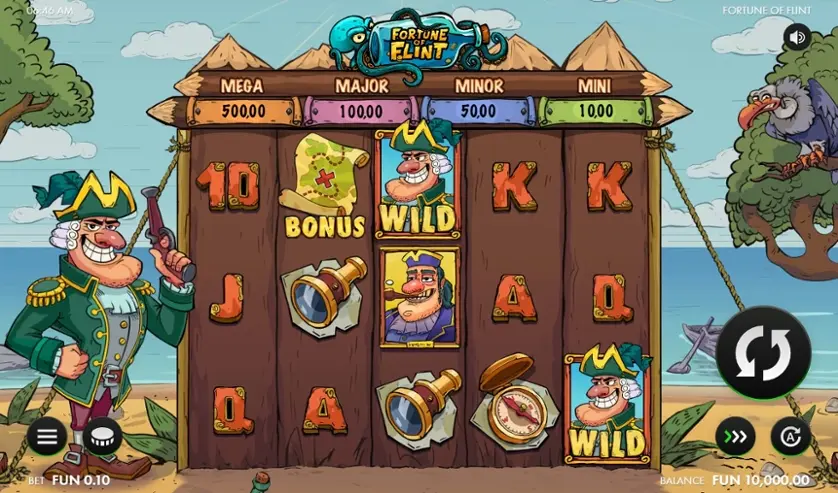Mute the game sound with the speaker icon

pos(797,38)
